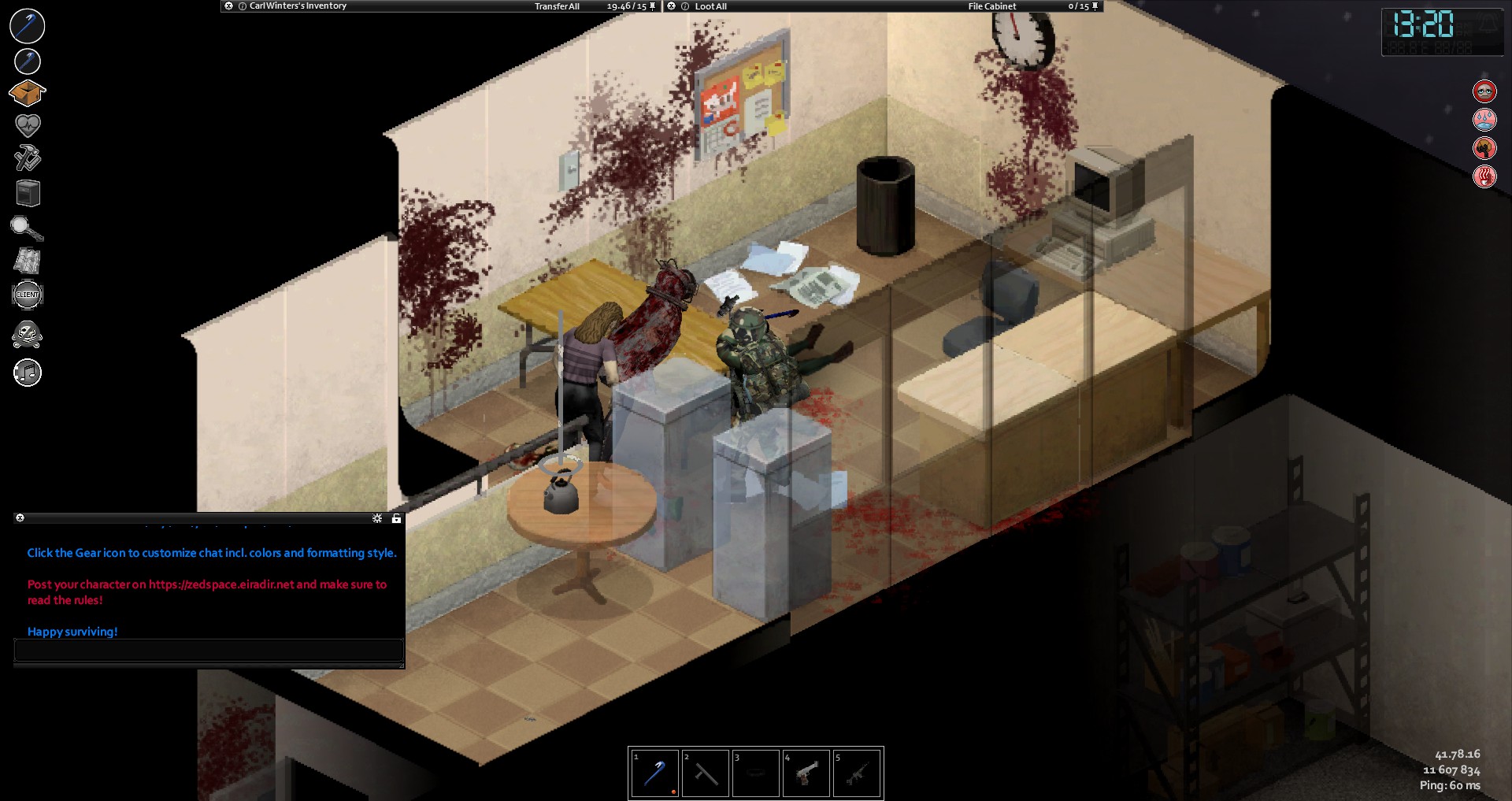The image size is (1512, 801).
Task: Equip the pistol in hotbar slot 4
Action: point(806,773)
